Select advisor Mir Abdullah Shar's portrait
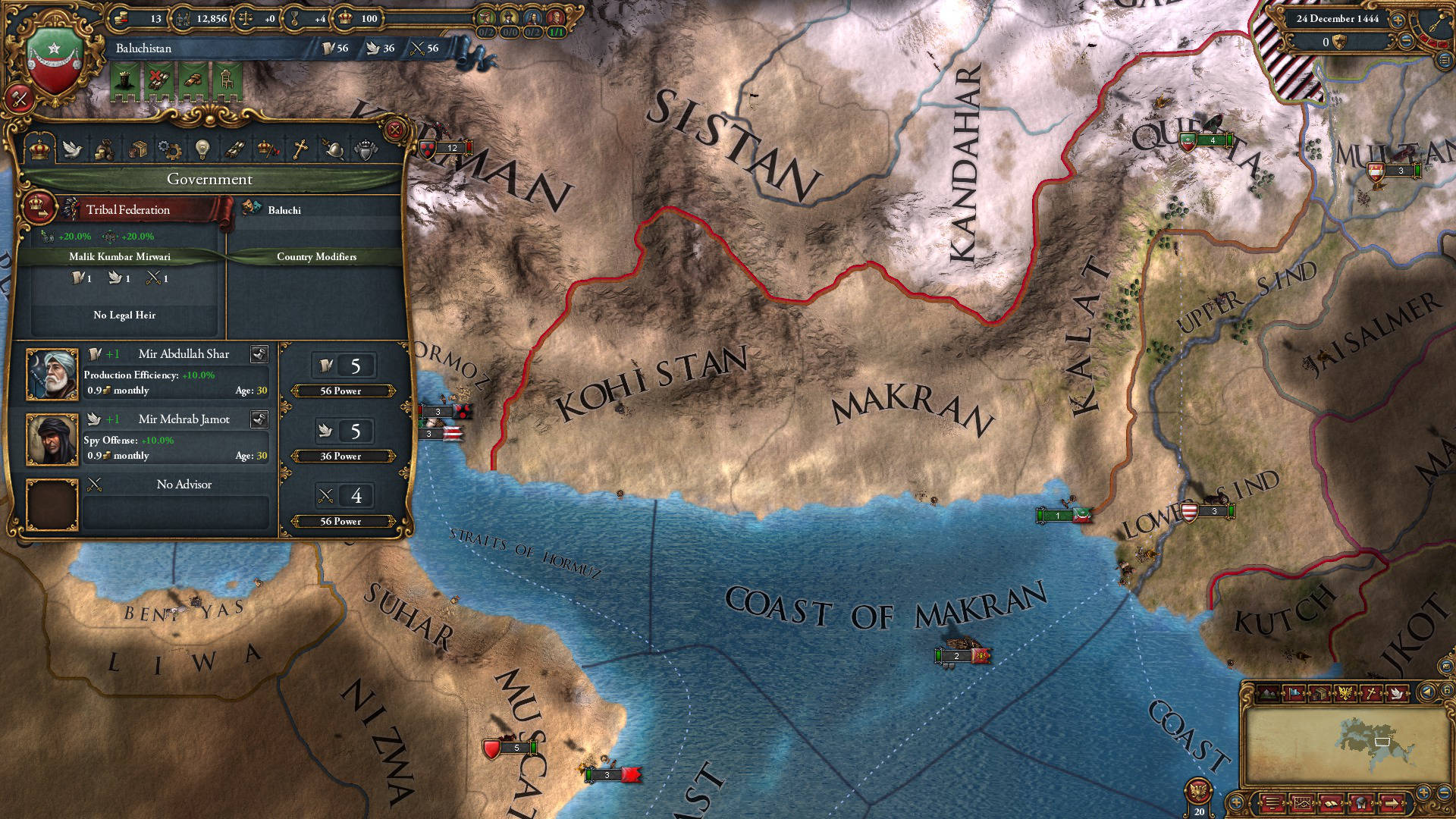 pos(52,375)
